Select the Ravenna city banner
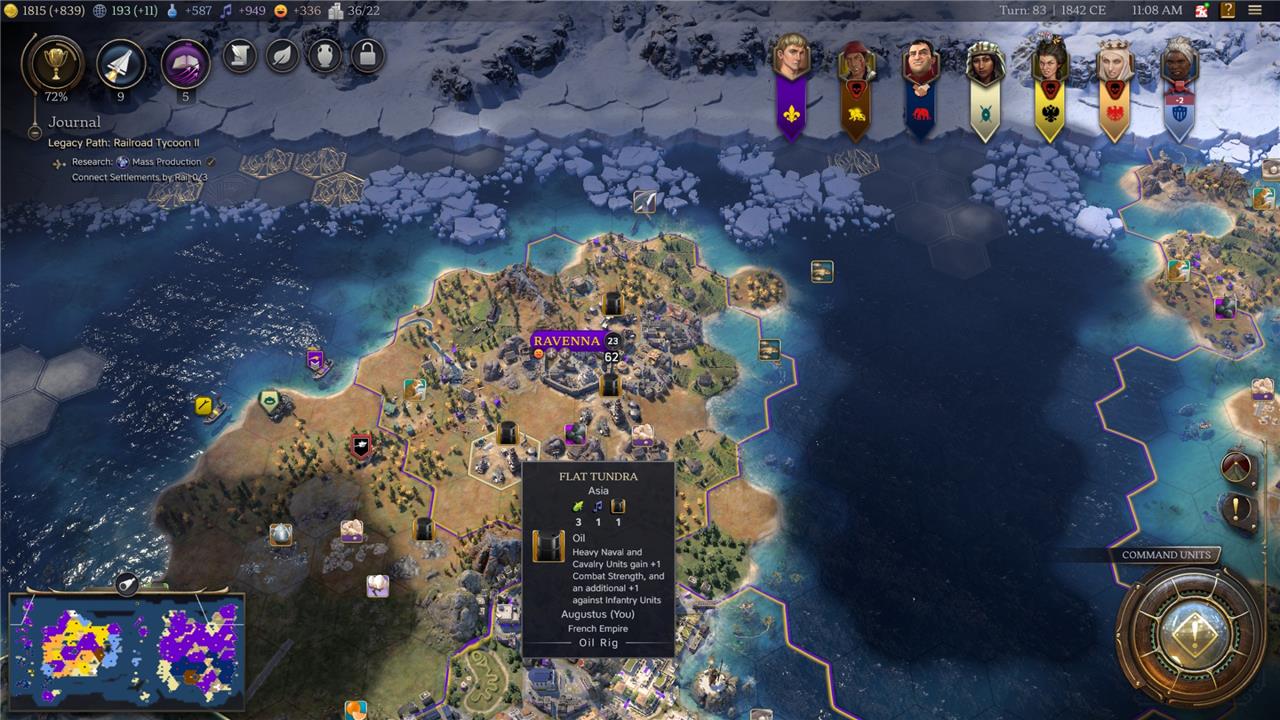 (x=566, y=341)
